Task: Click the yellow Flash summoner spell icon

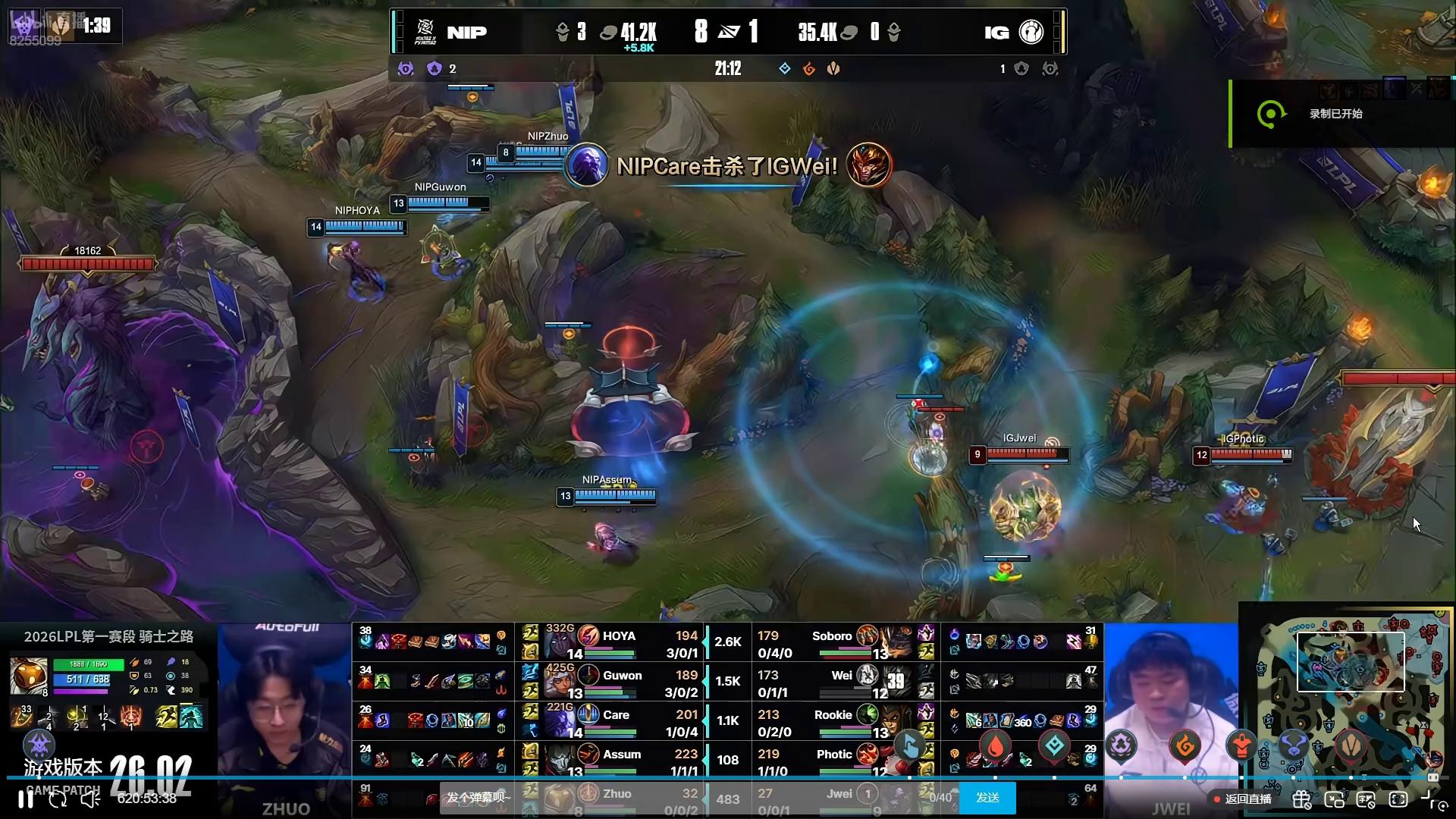Action: (x=166, y=715)
